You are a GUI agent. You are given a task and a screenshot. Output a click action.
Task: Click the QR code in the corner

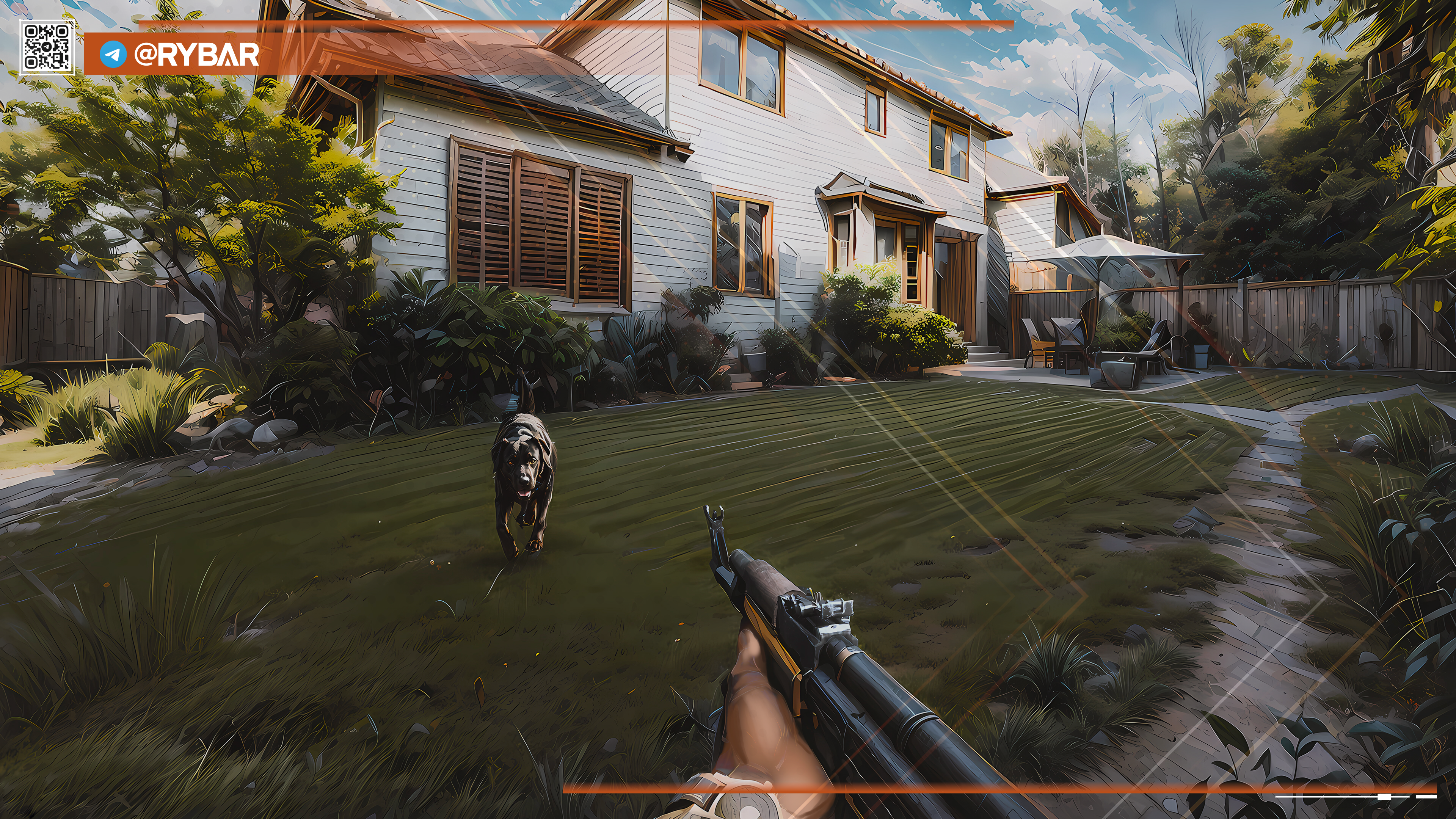47,47
